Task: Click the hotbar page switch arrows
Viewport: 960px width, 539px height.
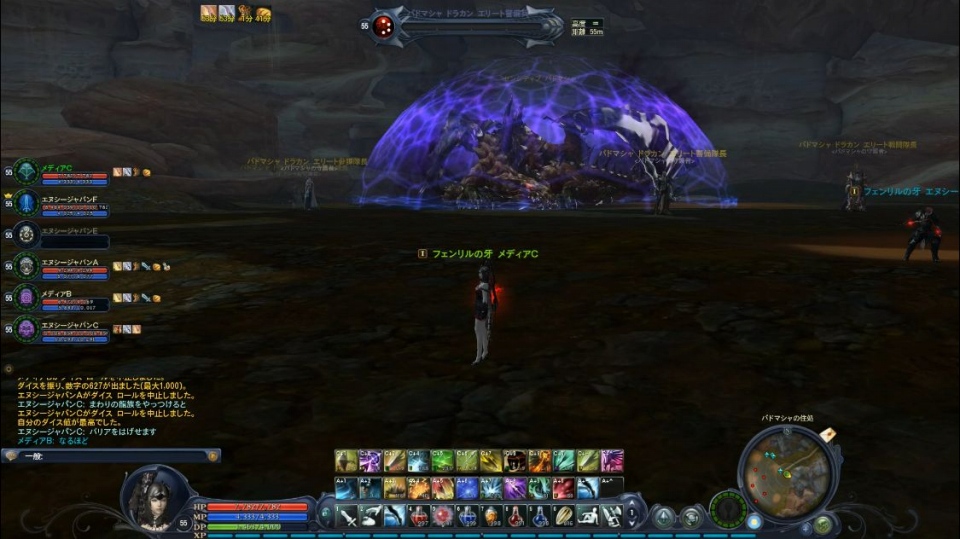Action: (x=632, y=517)
